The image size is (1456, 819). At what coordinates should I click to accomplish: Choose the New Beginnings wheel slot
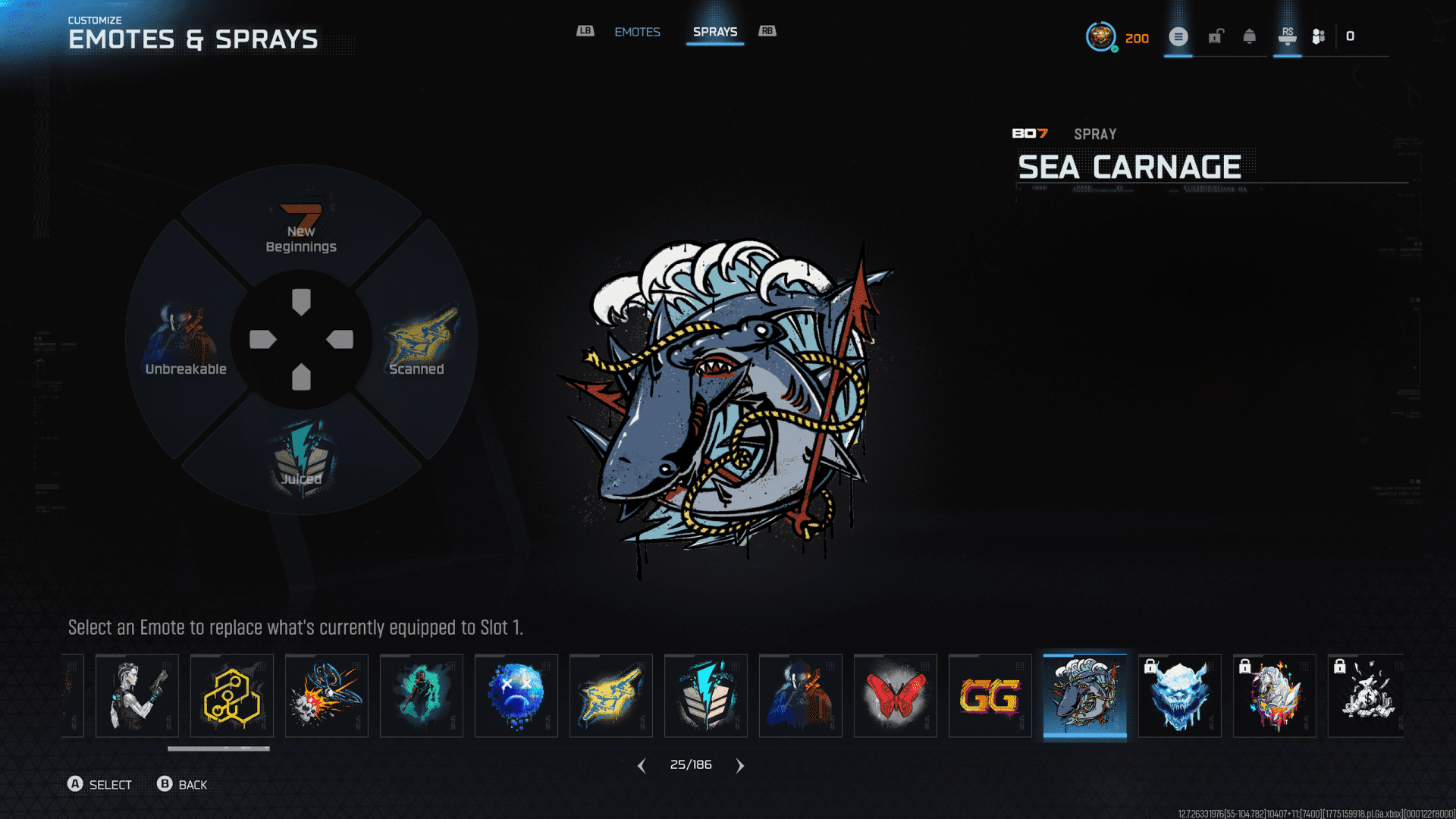tap(301, 227)
